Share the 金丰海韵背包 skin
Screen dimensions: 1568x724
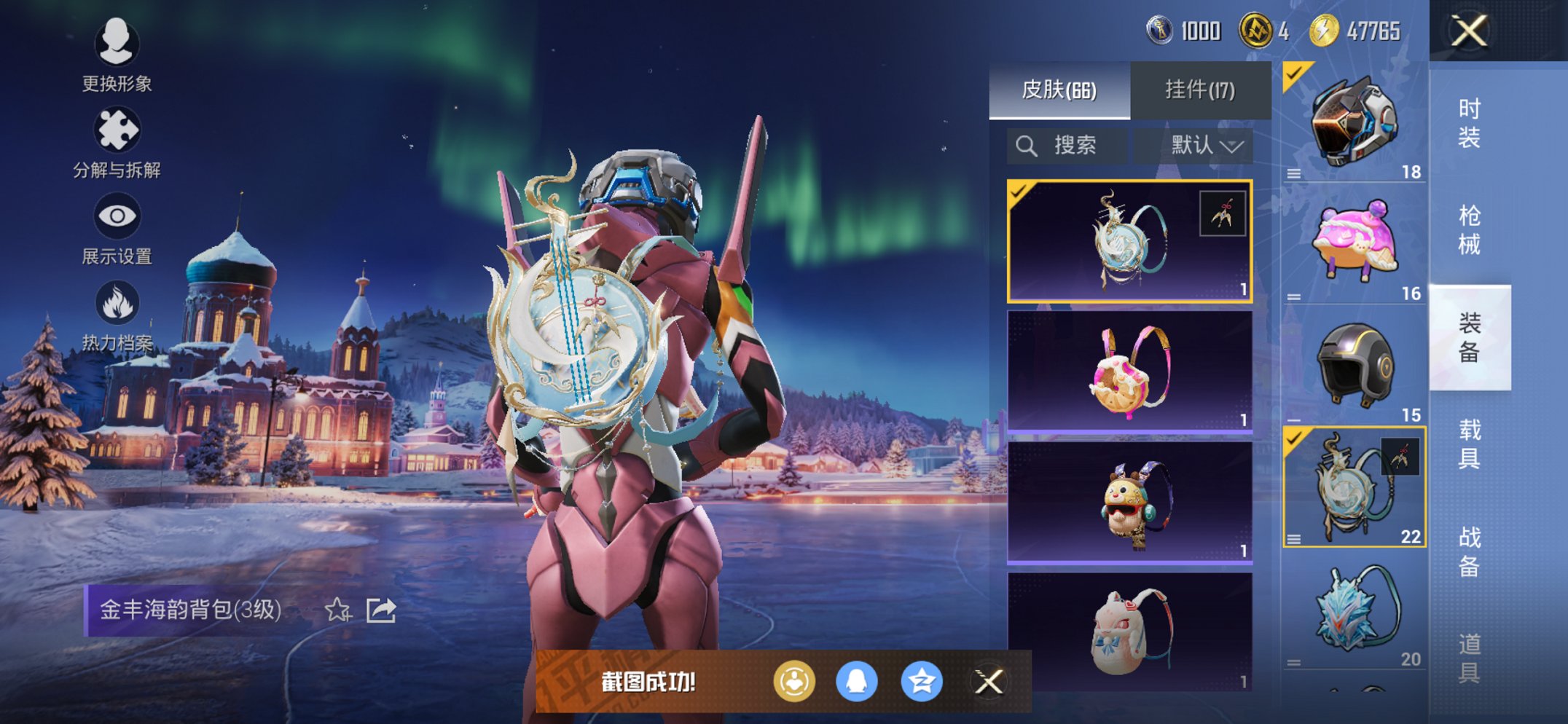tap(380, 610)
